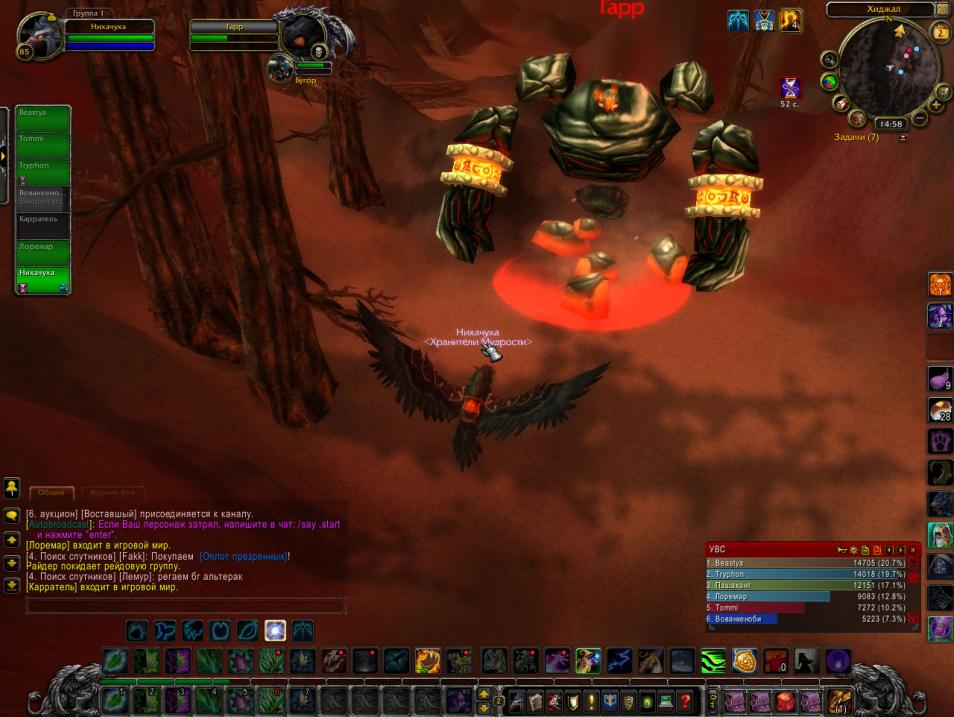954x717 pixels.
Task: Click the chat input box
Action: click(x=186, y=605)
